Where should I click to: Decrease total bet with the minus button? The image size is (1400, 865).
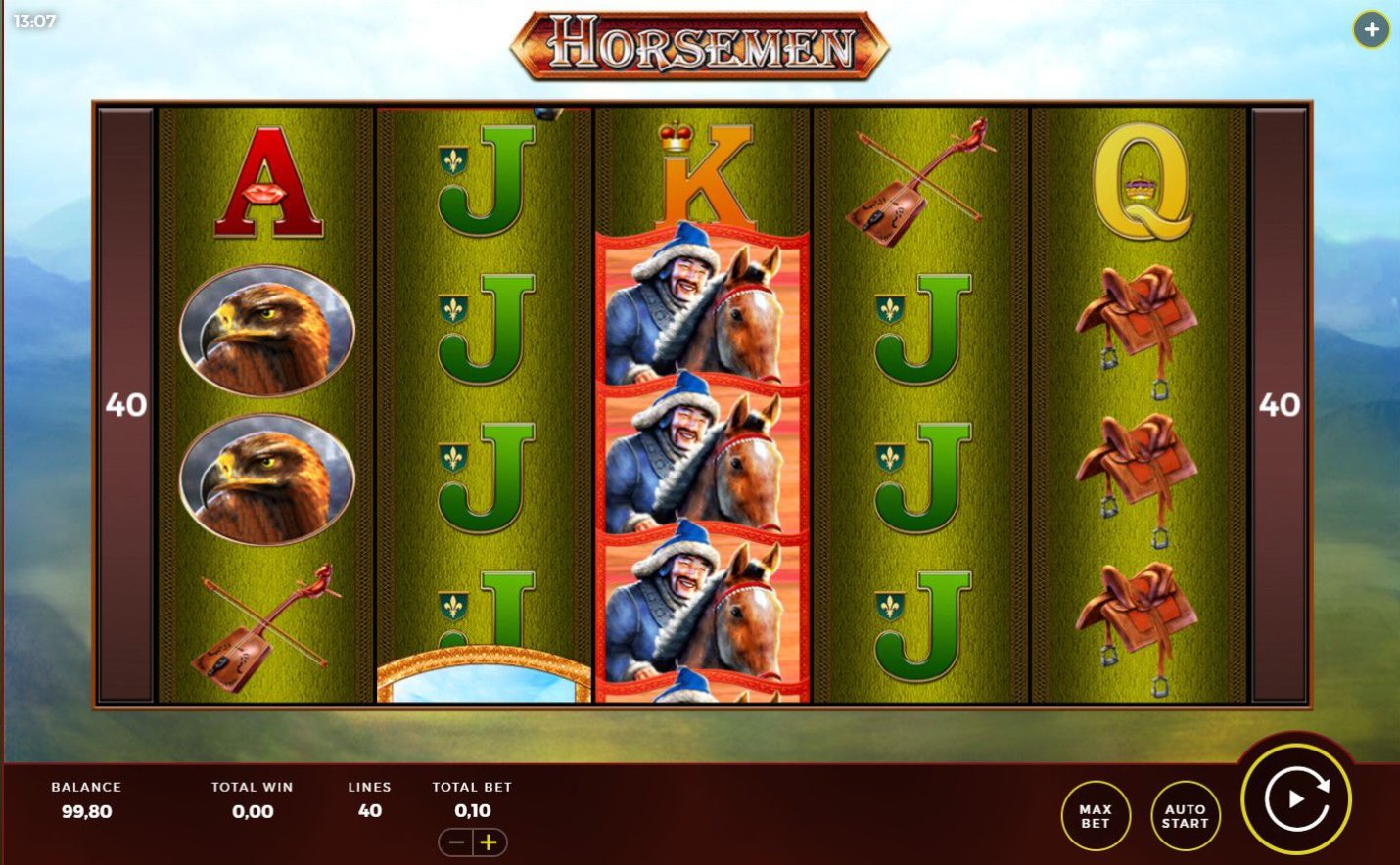point(456,842)
